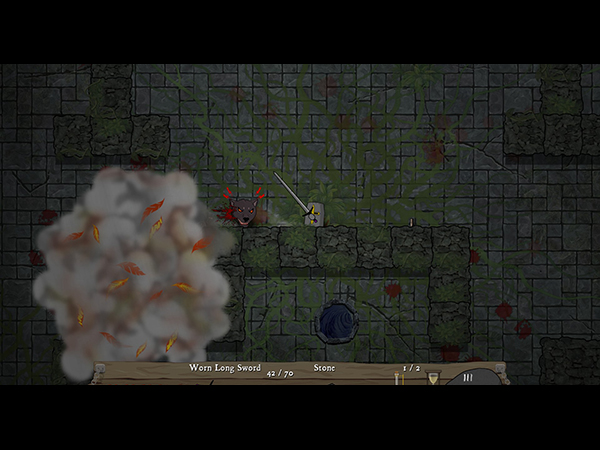Select the Worn Long Sword weapon slot

click(227, 368)
